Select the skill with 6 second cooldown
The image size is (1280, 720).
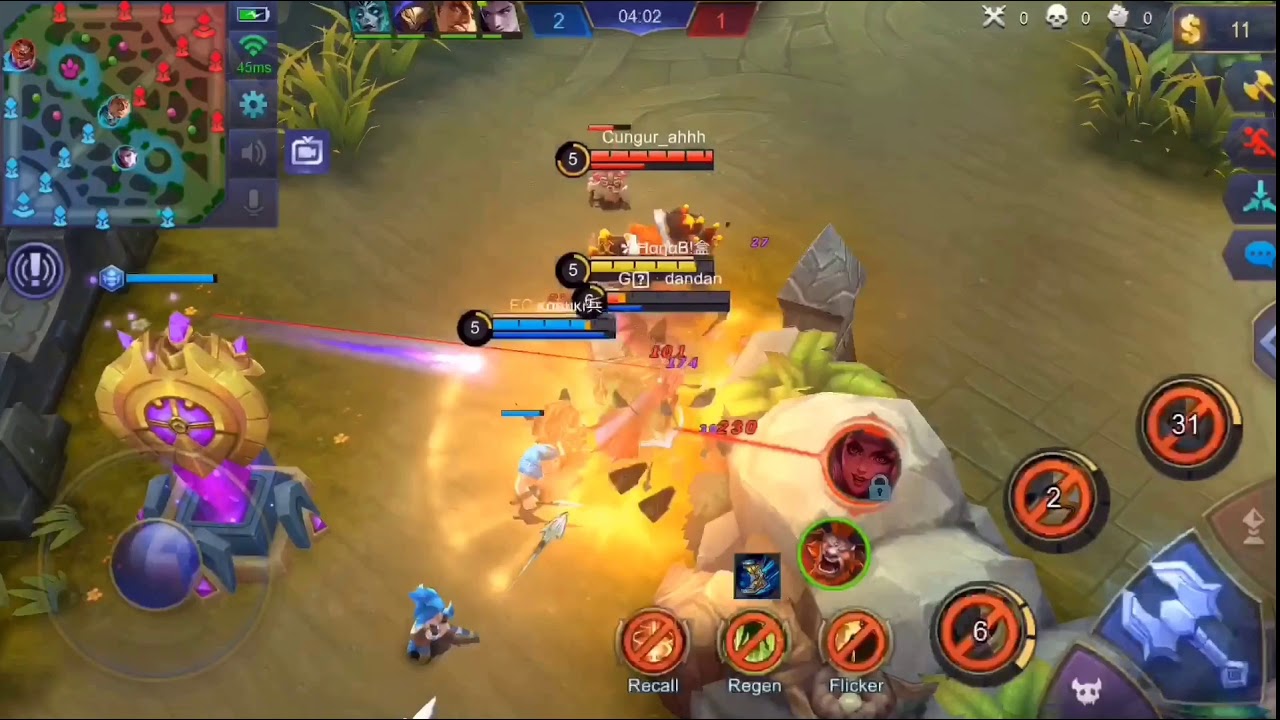[981, 631]
